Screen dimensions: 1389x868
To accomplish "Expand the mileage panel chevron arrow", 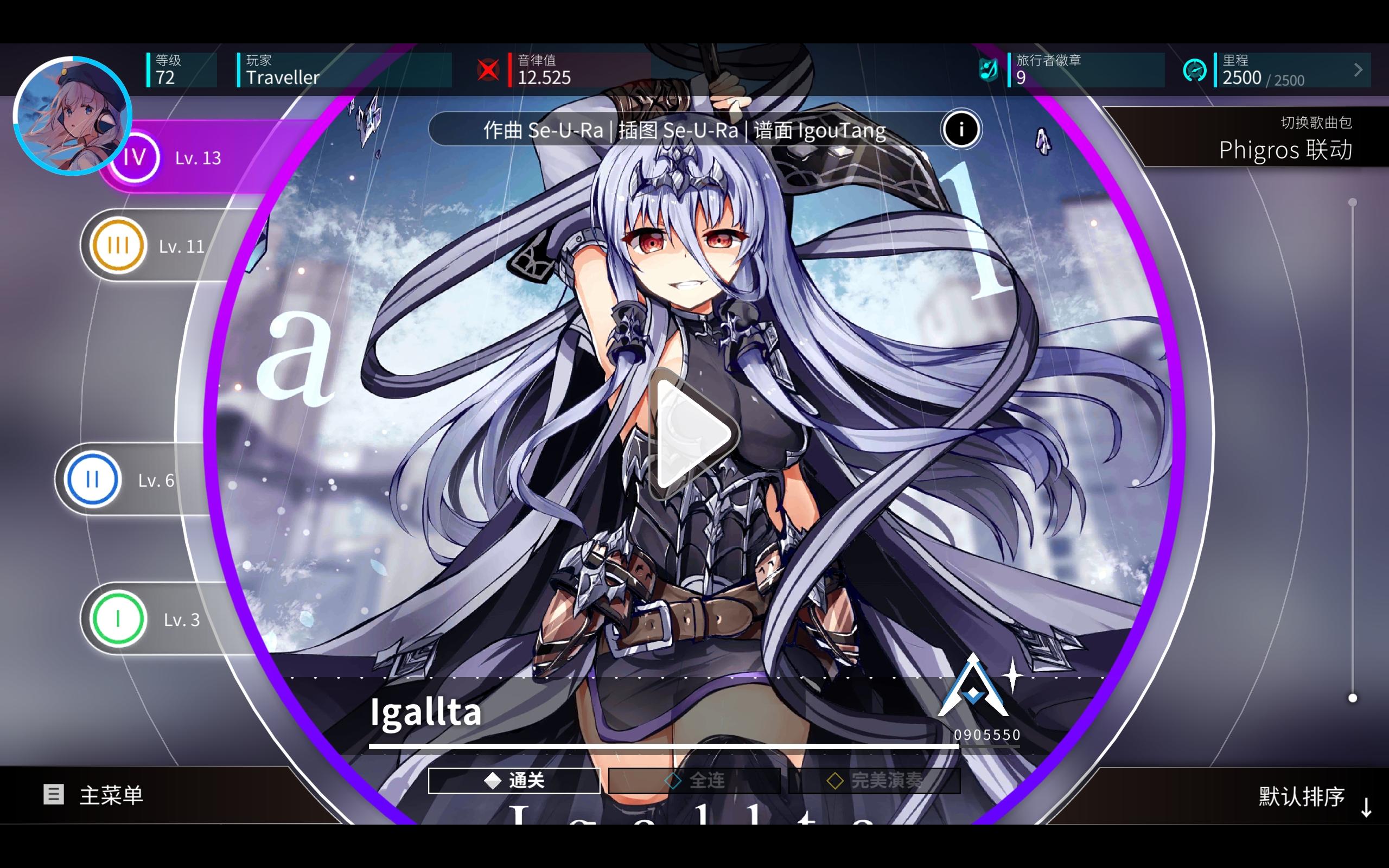I will coord(1358,69).
